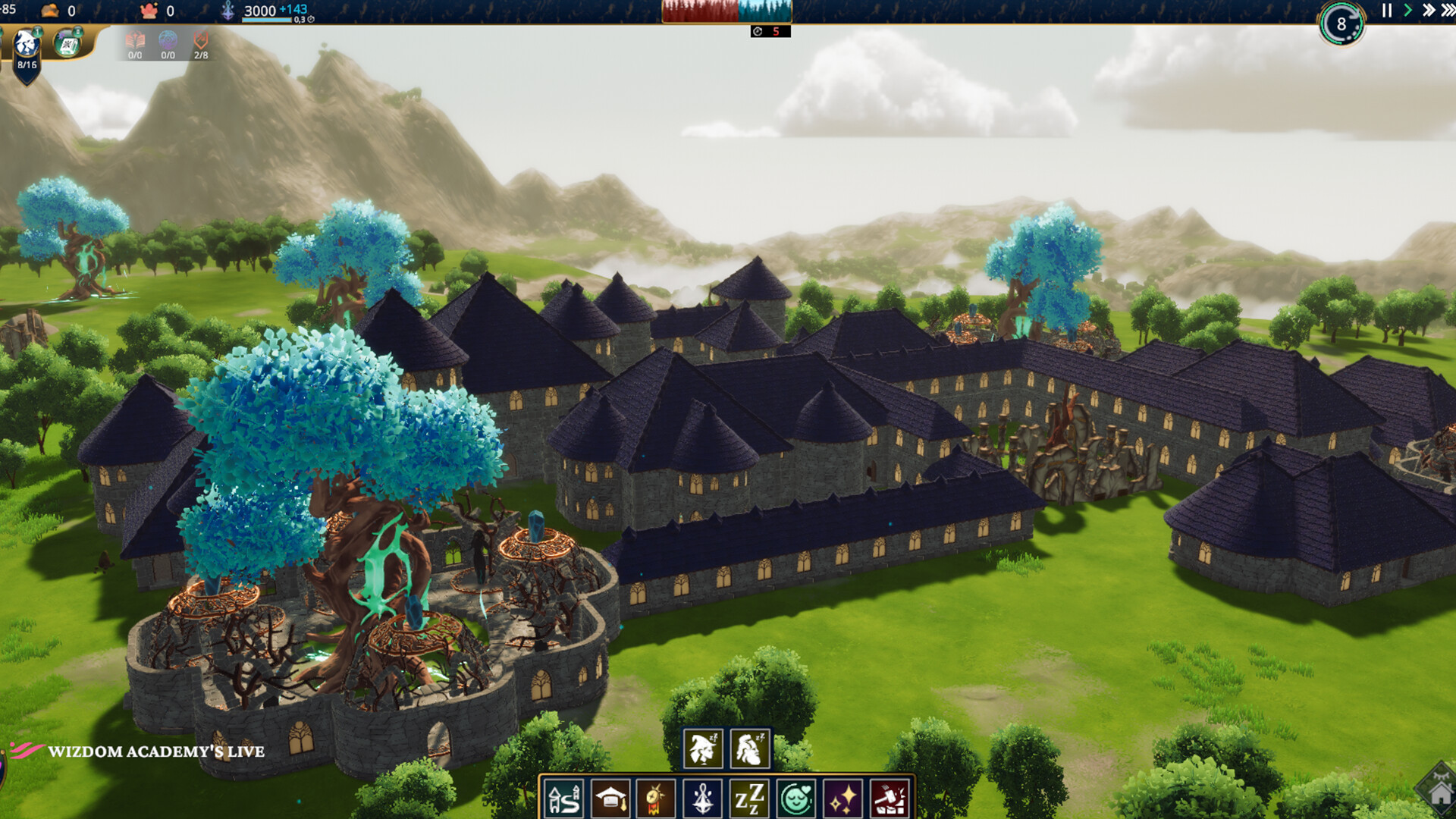Select the triple-arrow fastest game speed
The height and width of the screenshot is (819, 1456).
(1448, 11)
